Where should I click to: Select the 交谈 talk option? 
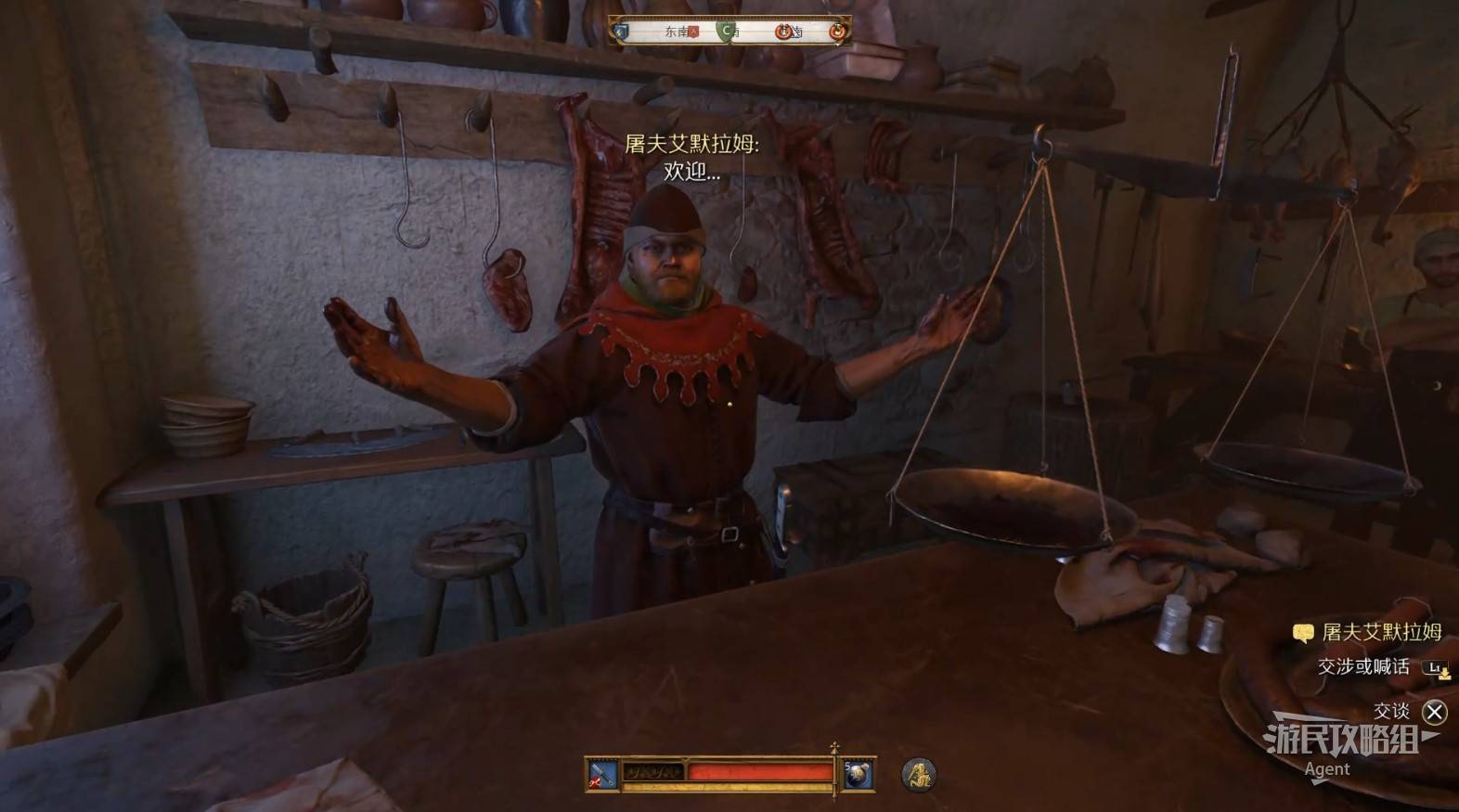[x=1434, y=712]
